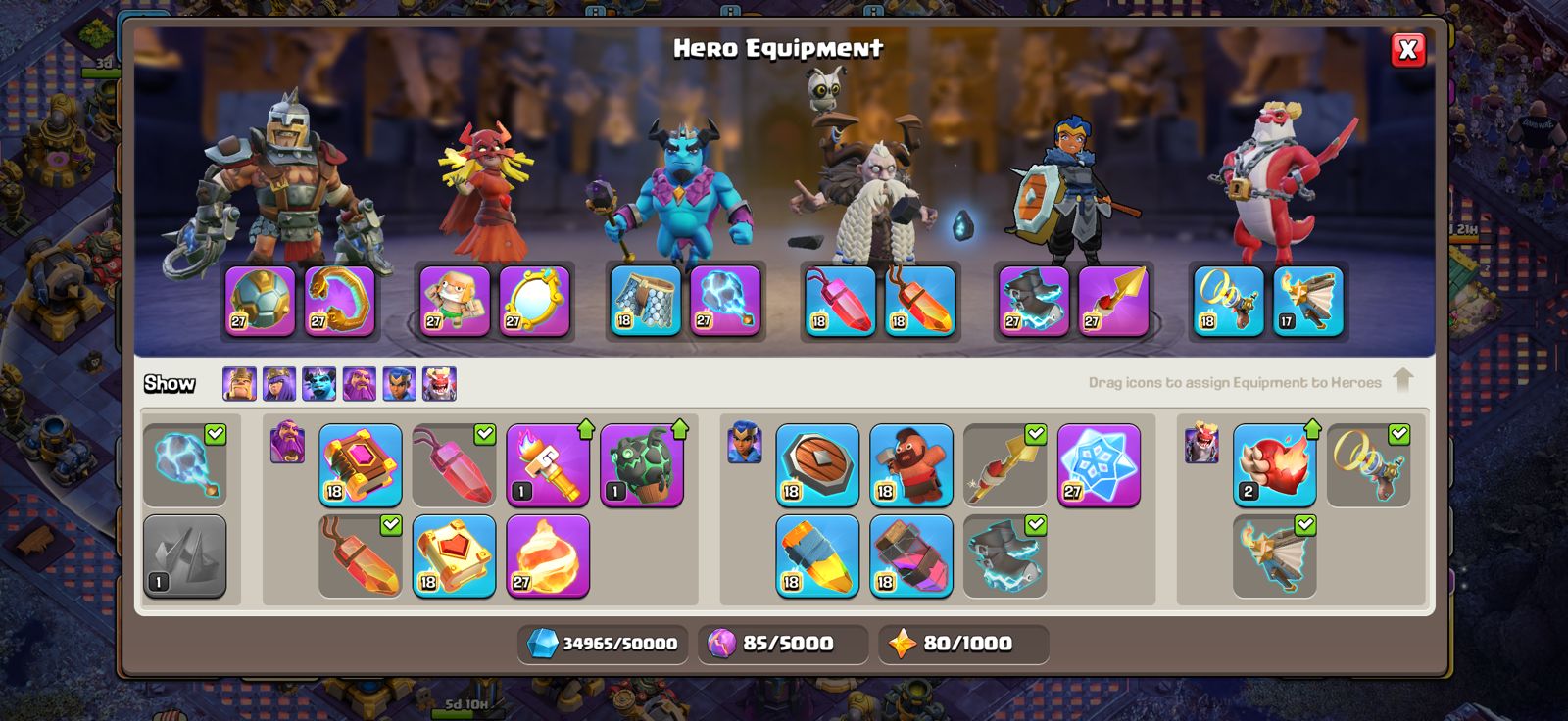
Task: Select the Hog Rider Puppet equipment
Action: coord(911,467)
